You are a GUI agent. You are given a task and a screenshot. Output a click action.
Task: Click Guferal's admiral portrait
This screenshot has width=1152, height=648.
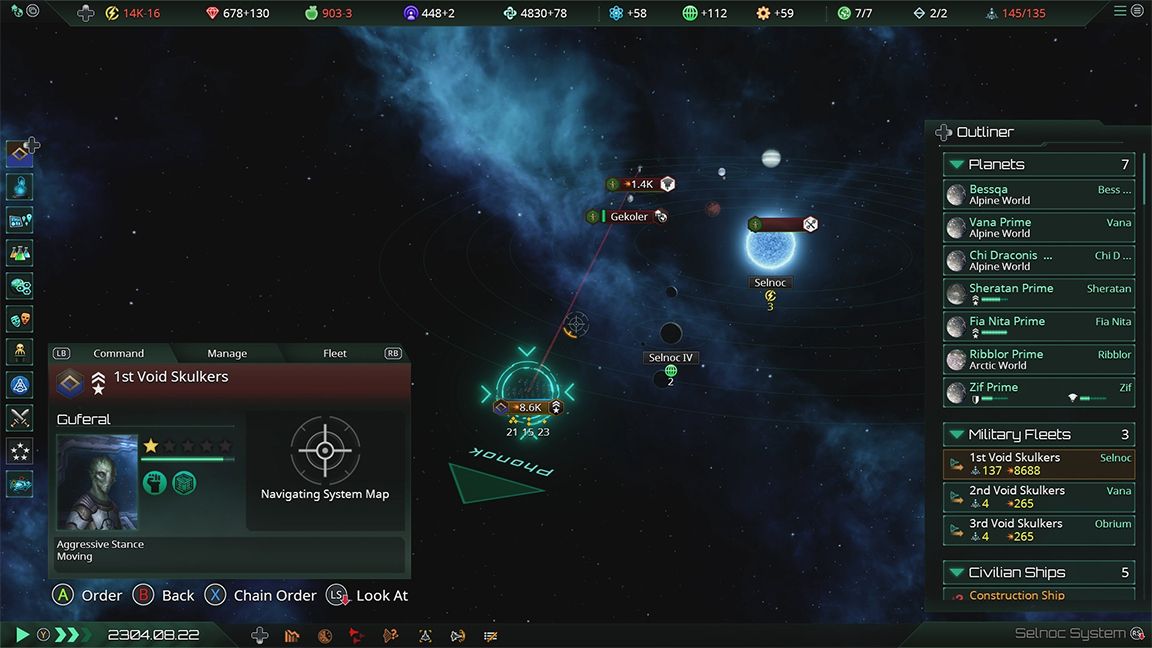[x=97, y=481]
